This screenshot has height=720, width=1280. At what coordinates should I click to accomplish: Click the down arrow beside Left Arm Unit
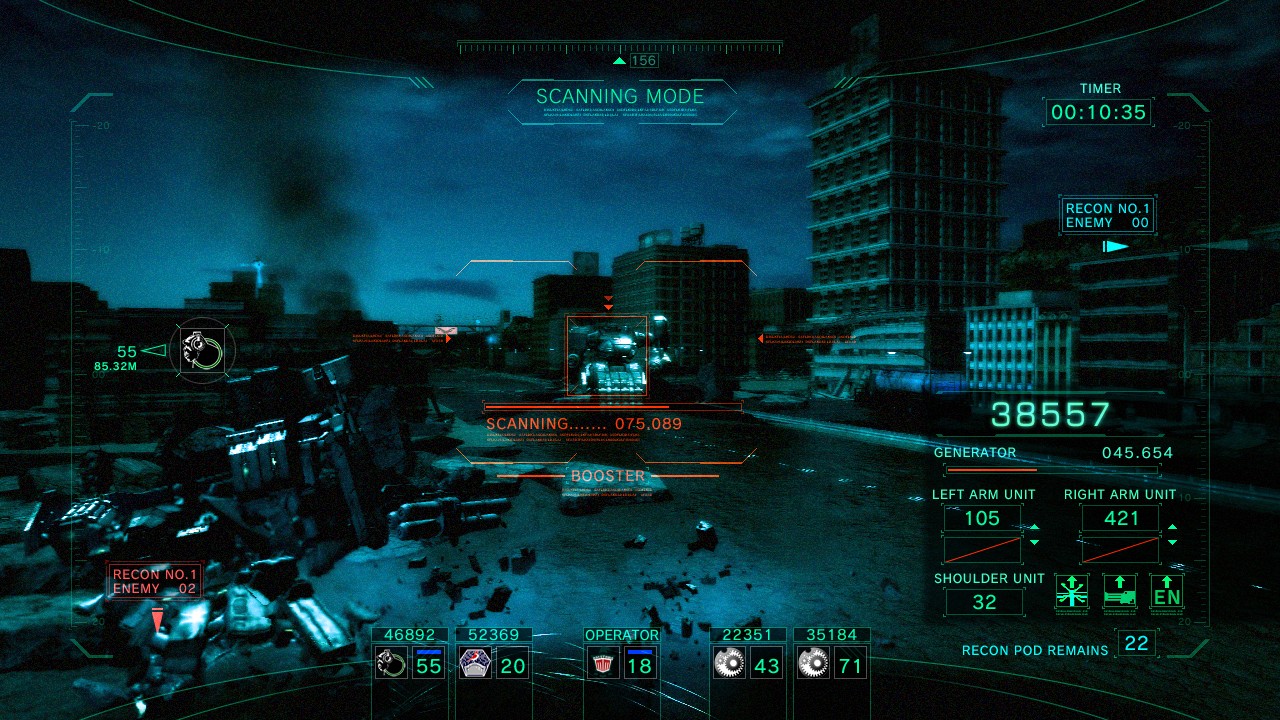1034,542
